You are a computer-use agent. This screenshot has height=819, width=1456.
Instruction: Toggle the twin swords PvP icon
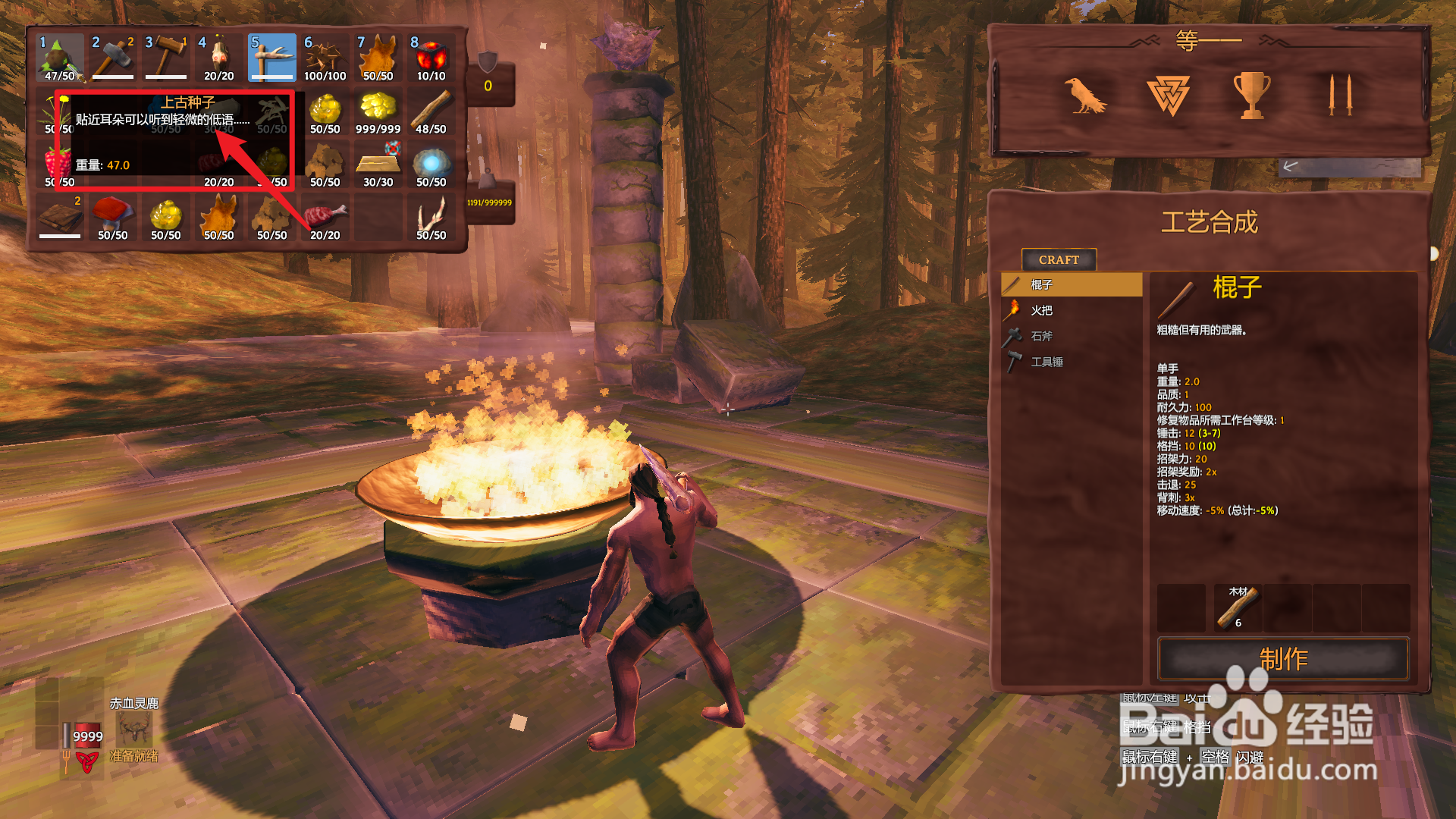1340,96
